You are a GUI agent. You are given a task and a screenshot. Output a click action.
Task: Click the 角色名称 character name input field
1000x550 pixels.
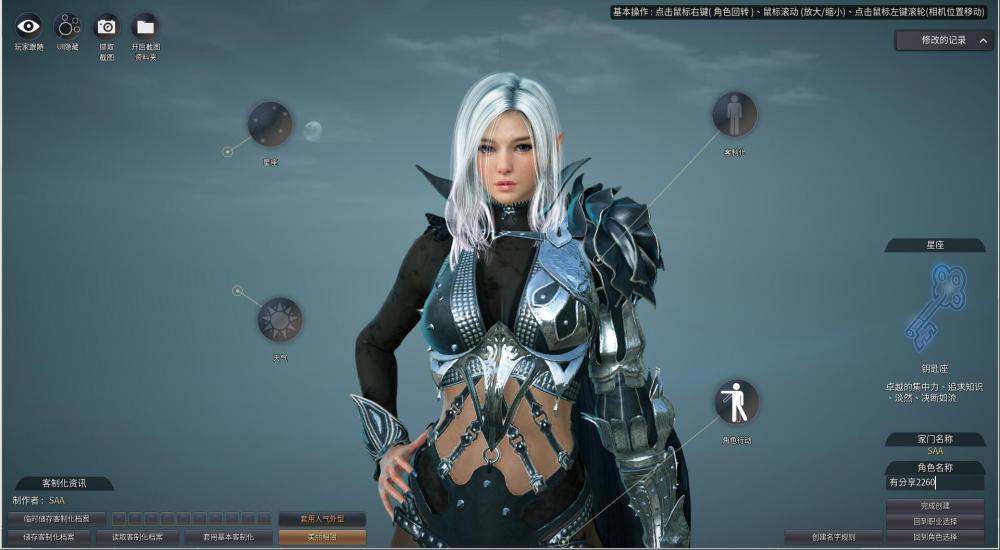934,483
